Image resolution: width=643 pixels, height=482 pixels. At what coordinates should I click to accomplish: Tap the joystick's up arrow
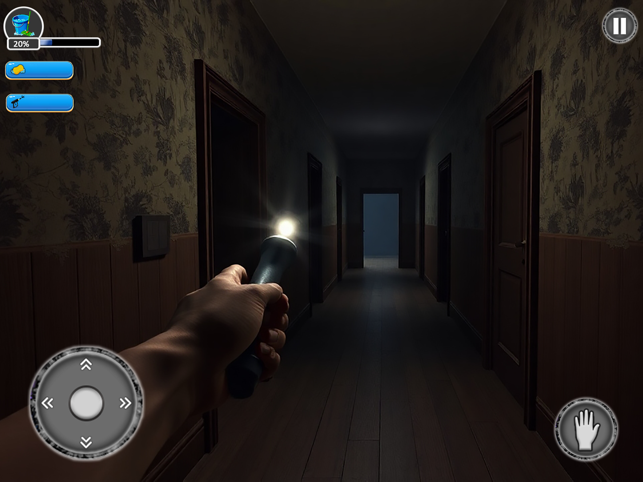click(86, 365)
